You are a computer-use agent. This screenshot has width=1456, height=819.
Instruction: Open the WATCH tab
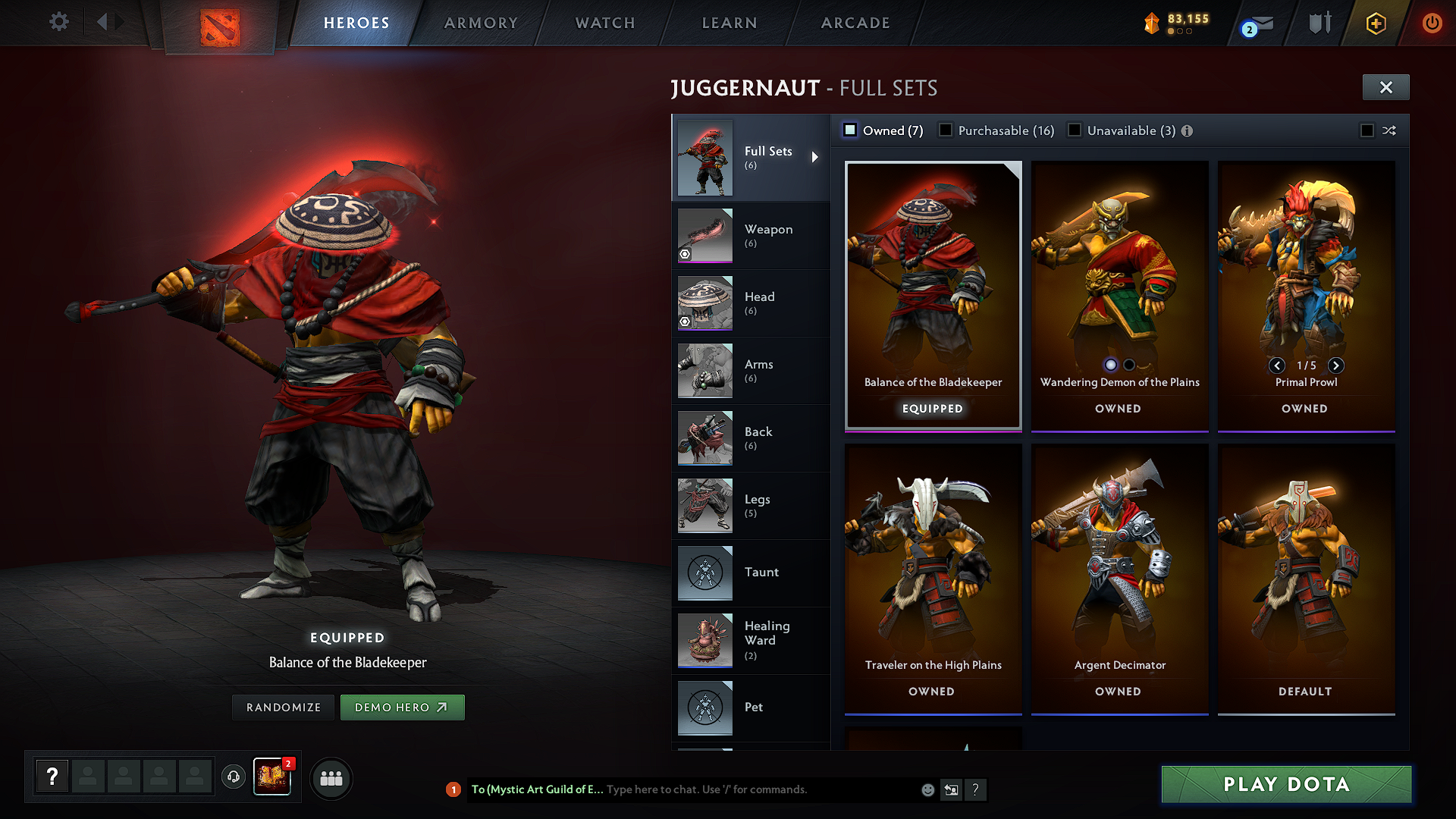click(x=603, y=23)
